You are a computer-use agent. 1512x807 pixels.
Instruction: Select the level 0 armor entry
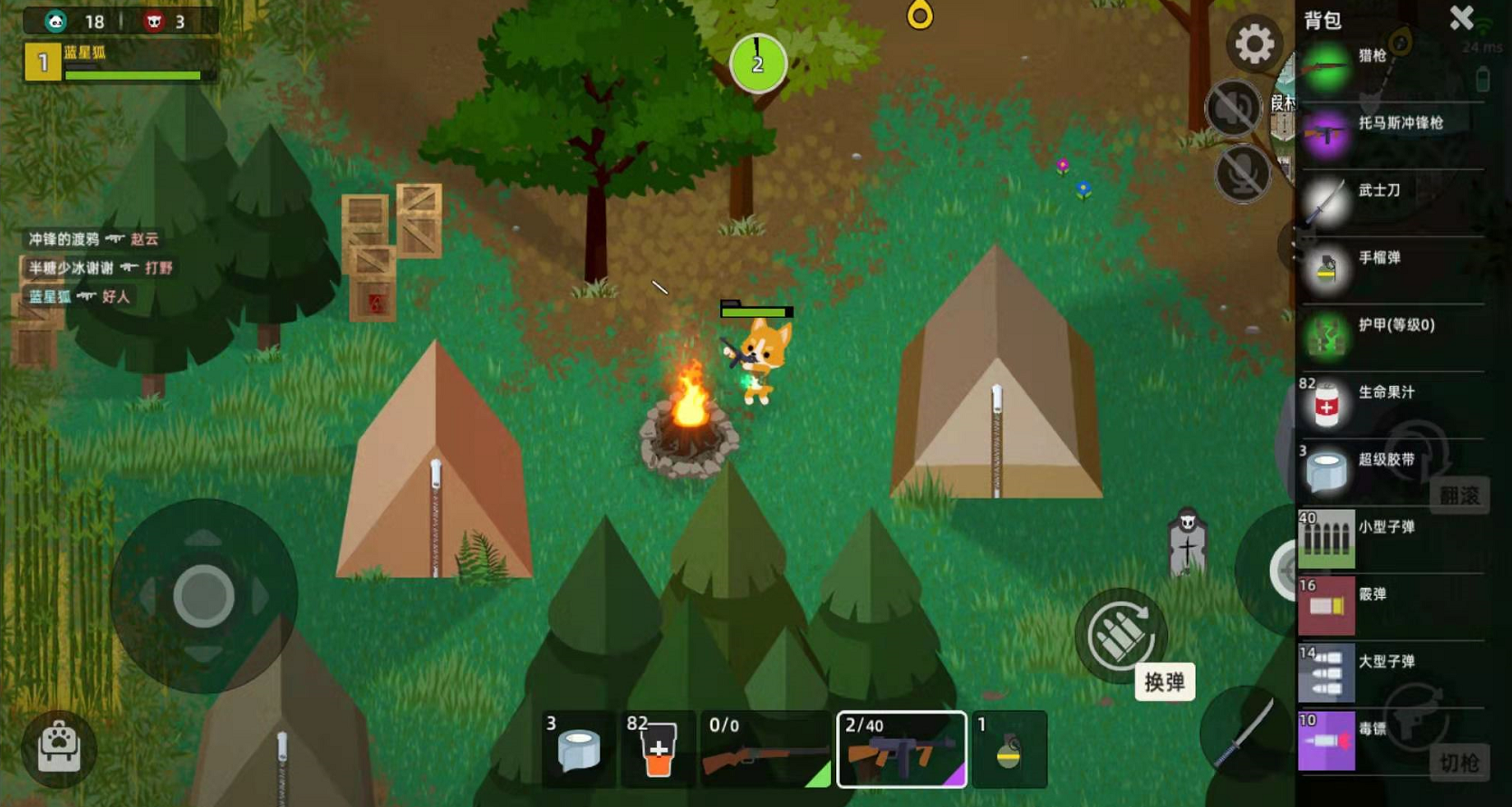[x=1391, y=336]
